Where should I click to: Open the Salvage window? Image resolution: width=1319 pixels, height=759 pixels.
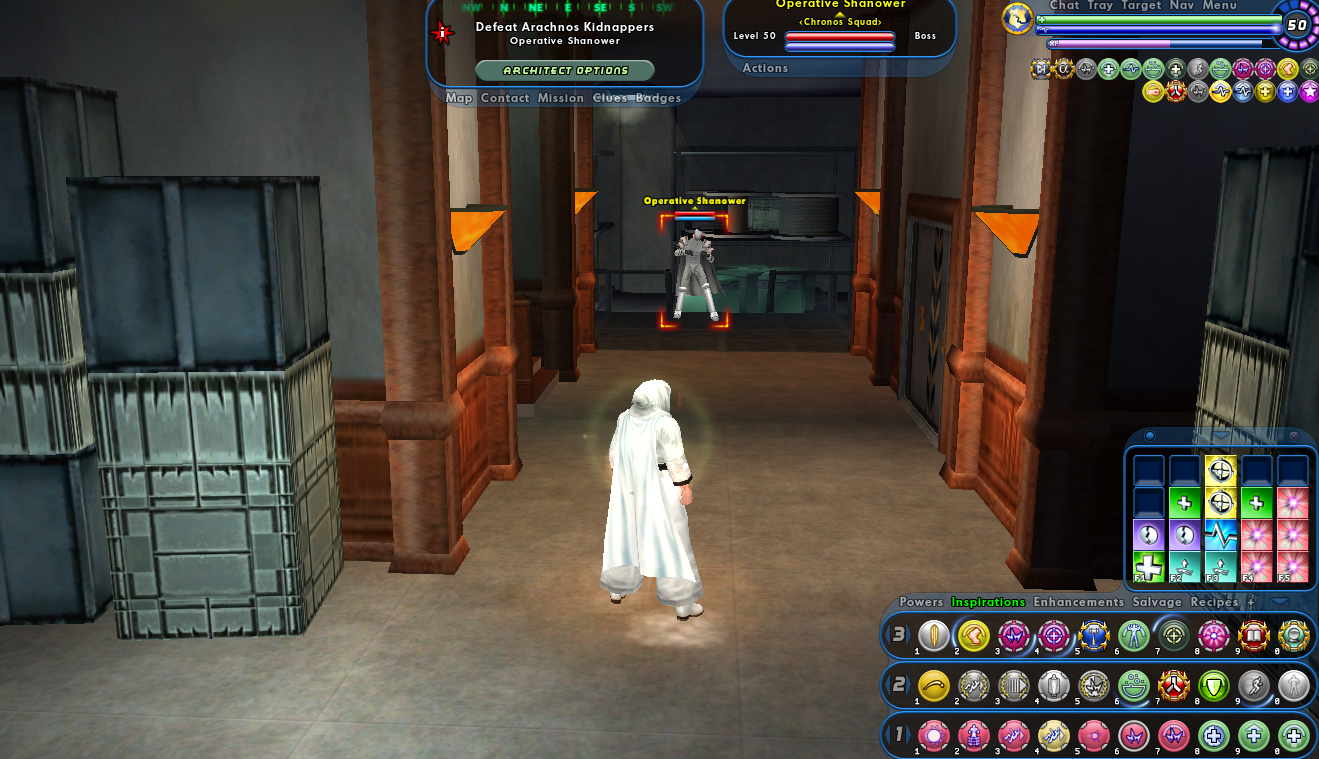click(x=1157, y=602)
